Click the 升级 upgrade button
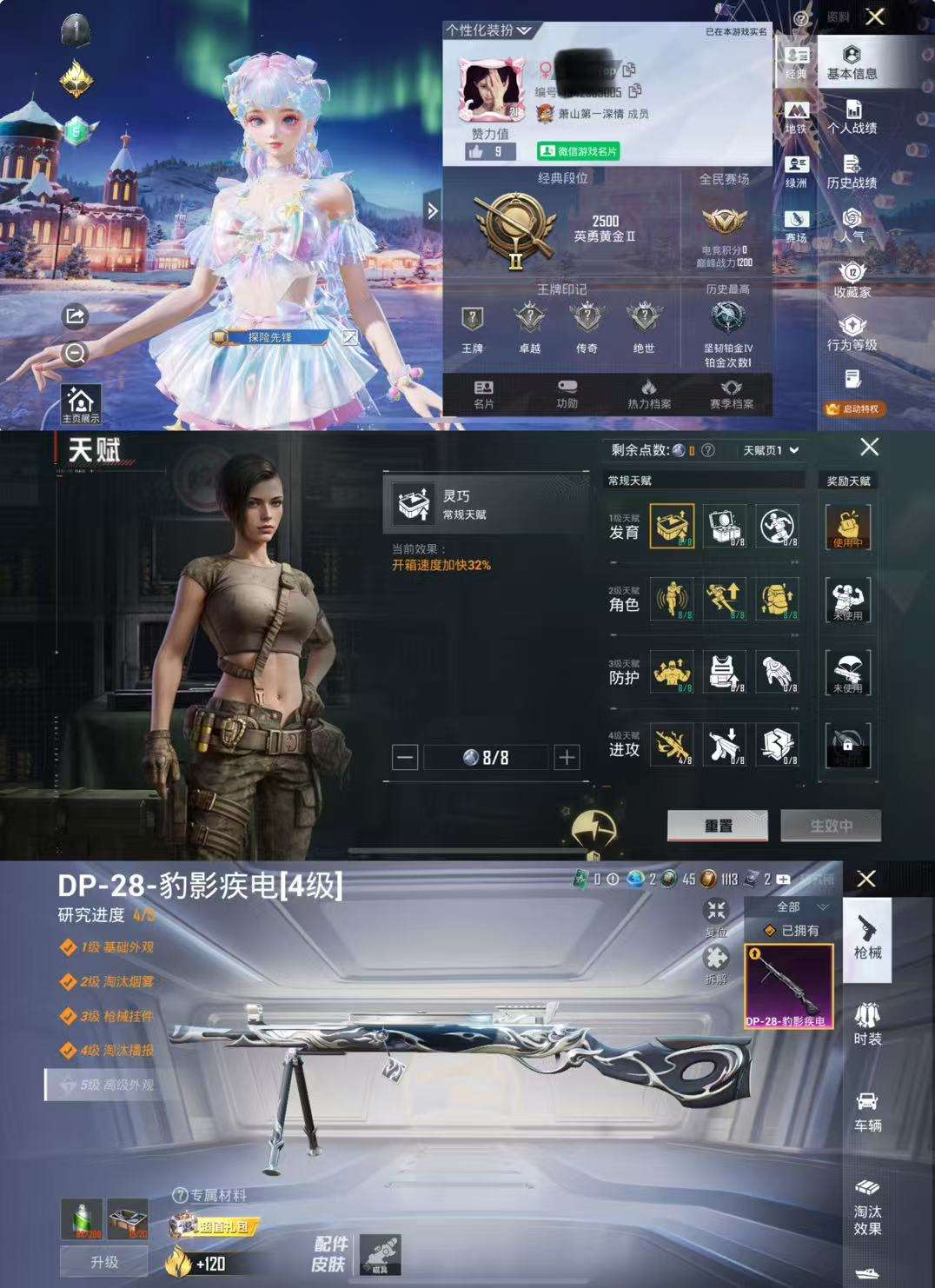The width and height of the screenshot is (935, 1288). [104, 1262]
